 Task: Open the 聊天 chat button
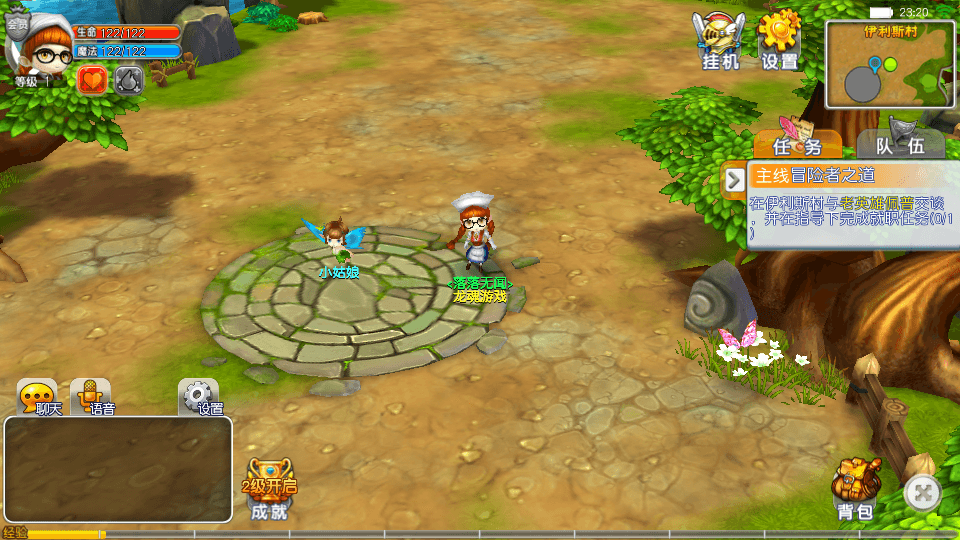click(38, 397)
